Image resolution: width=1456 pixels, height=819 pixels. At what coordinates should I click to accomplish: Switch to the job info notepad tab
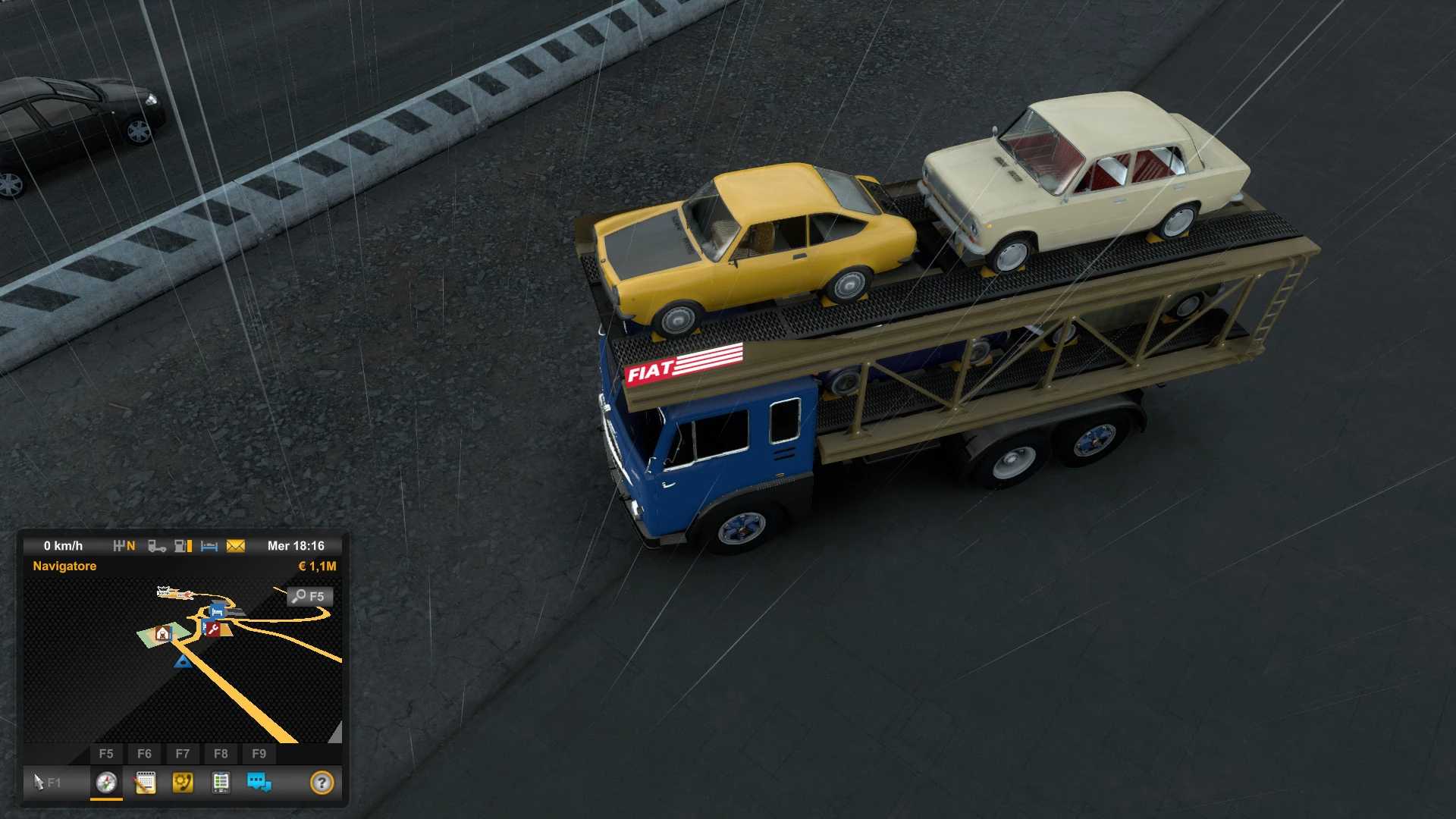tap(145, 782)
